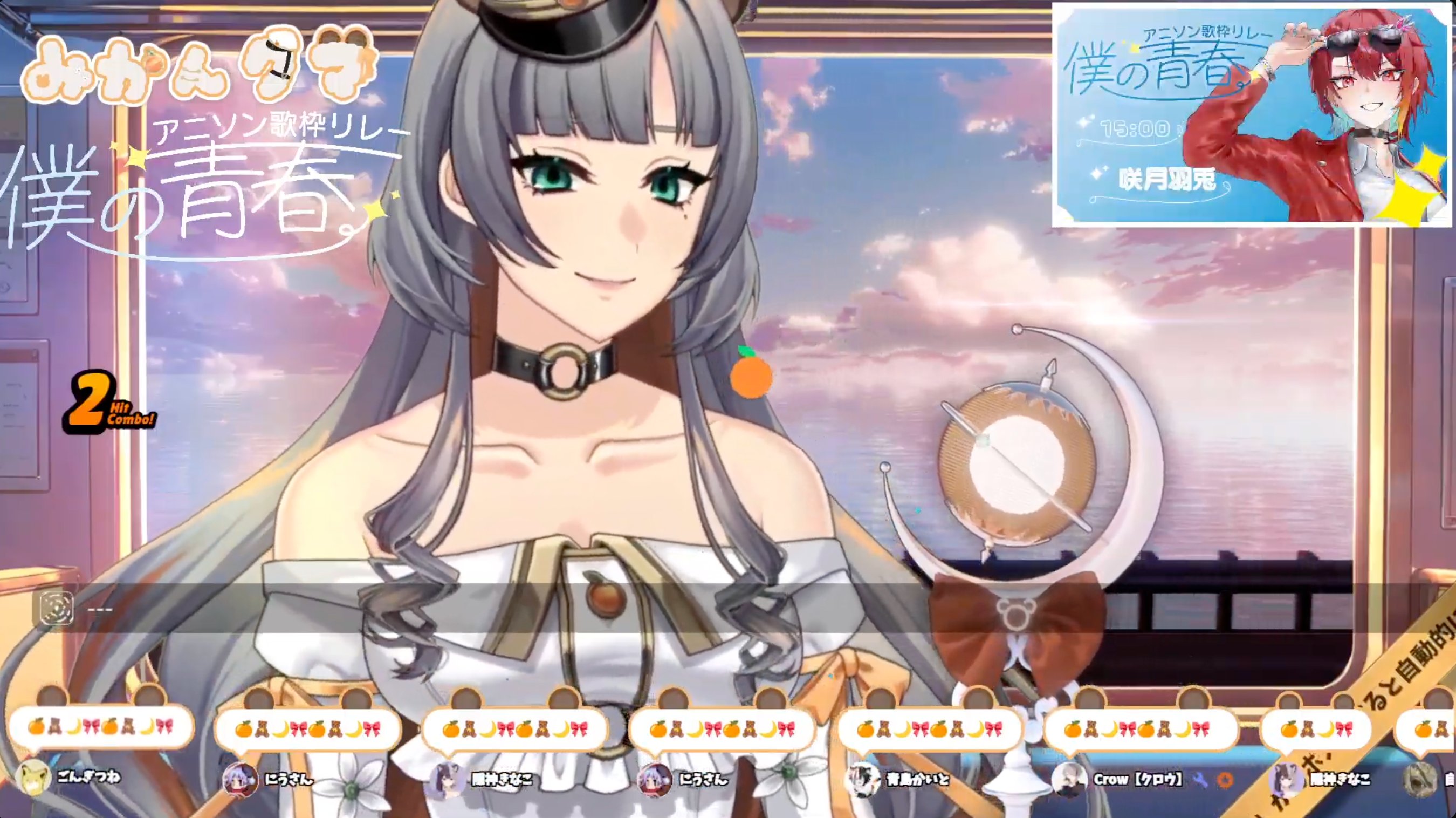
Task: Expand the rightmost partially hidden chat bubble
Action: pos(1430,730)
